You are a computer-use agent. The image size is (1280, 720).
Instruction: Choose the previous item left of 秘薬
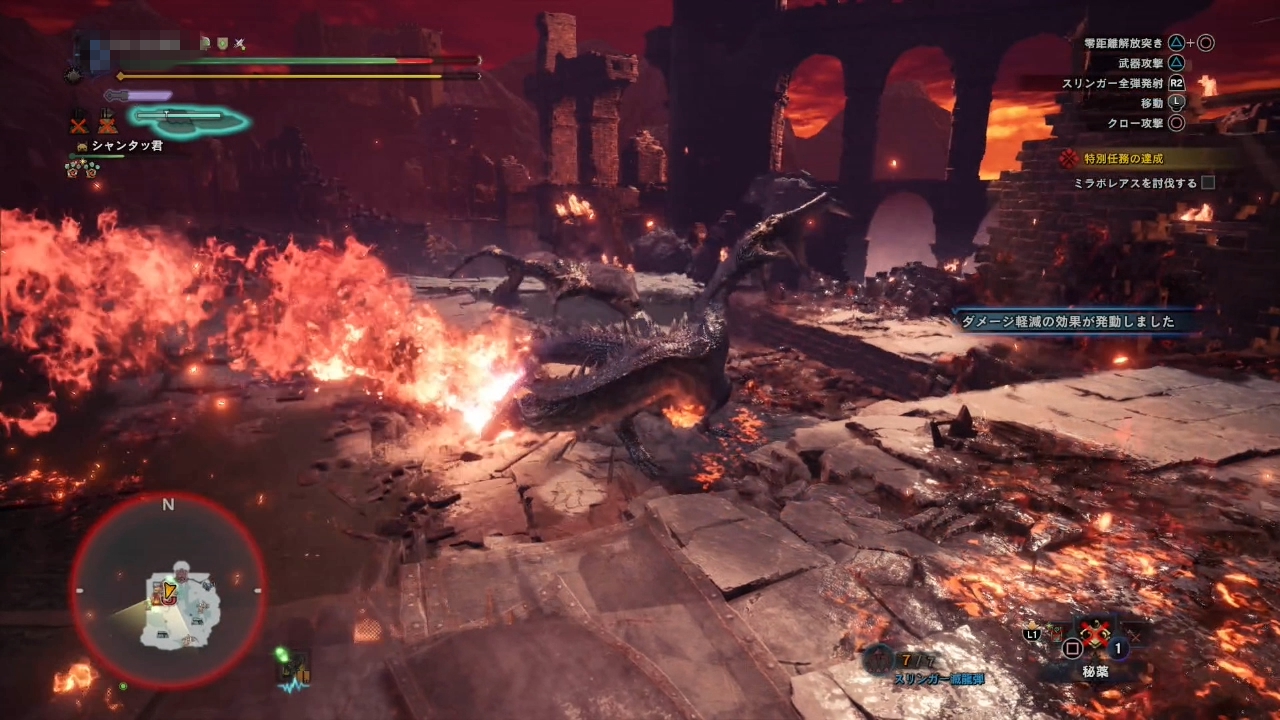[1055, 632]
